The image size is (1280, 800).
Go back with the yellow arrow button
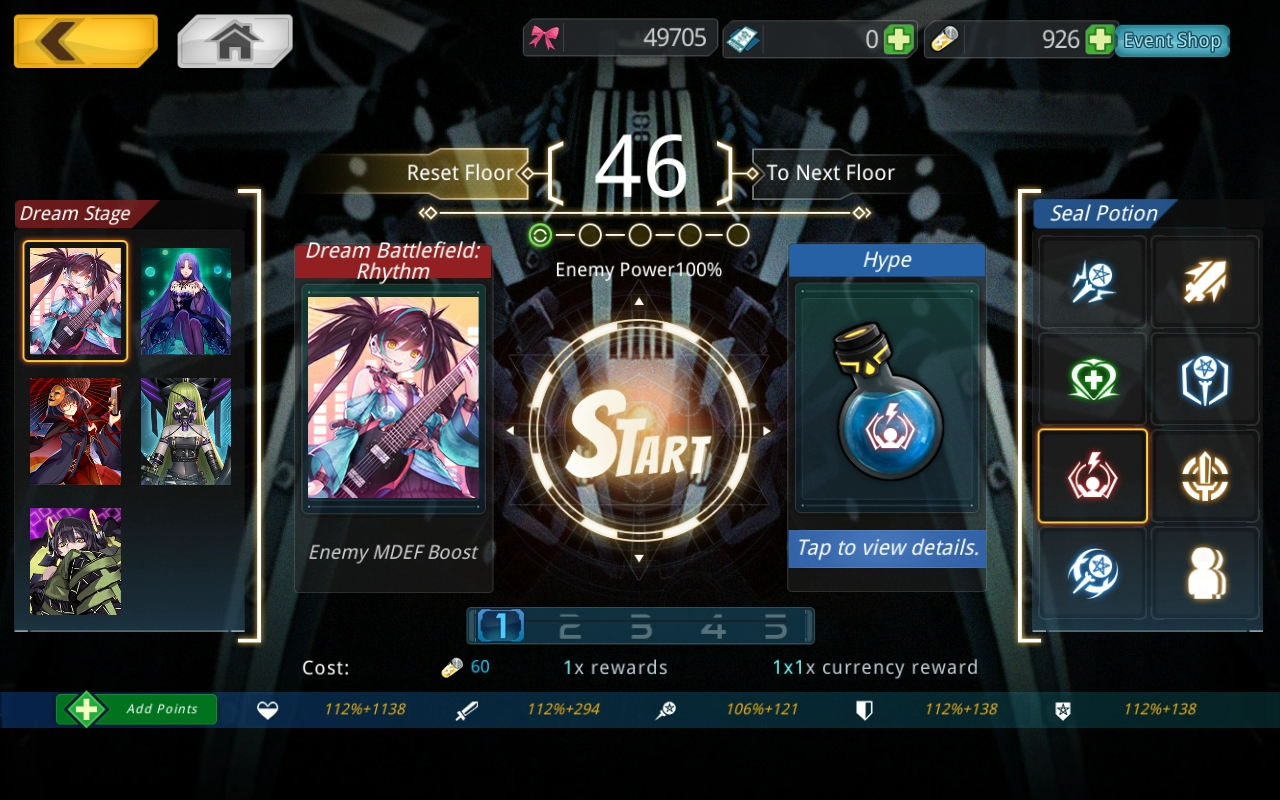point(85,41)
